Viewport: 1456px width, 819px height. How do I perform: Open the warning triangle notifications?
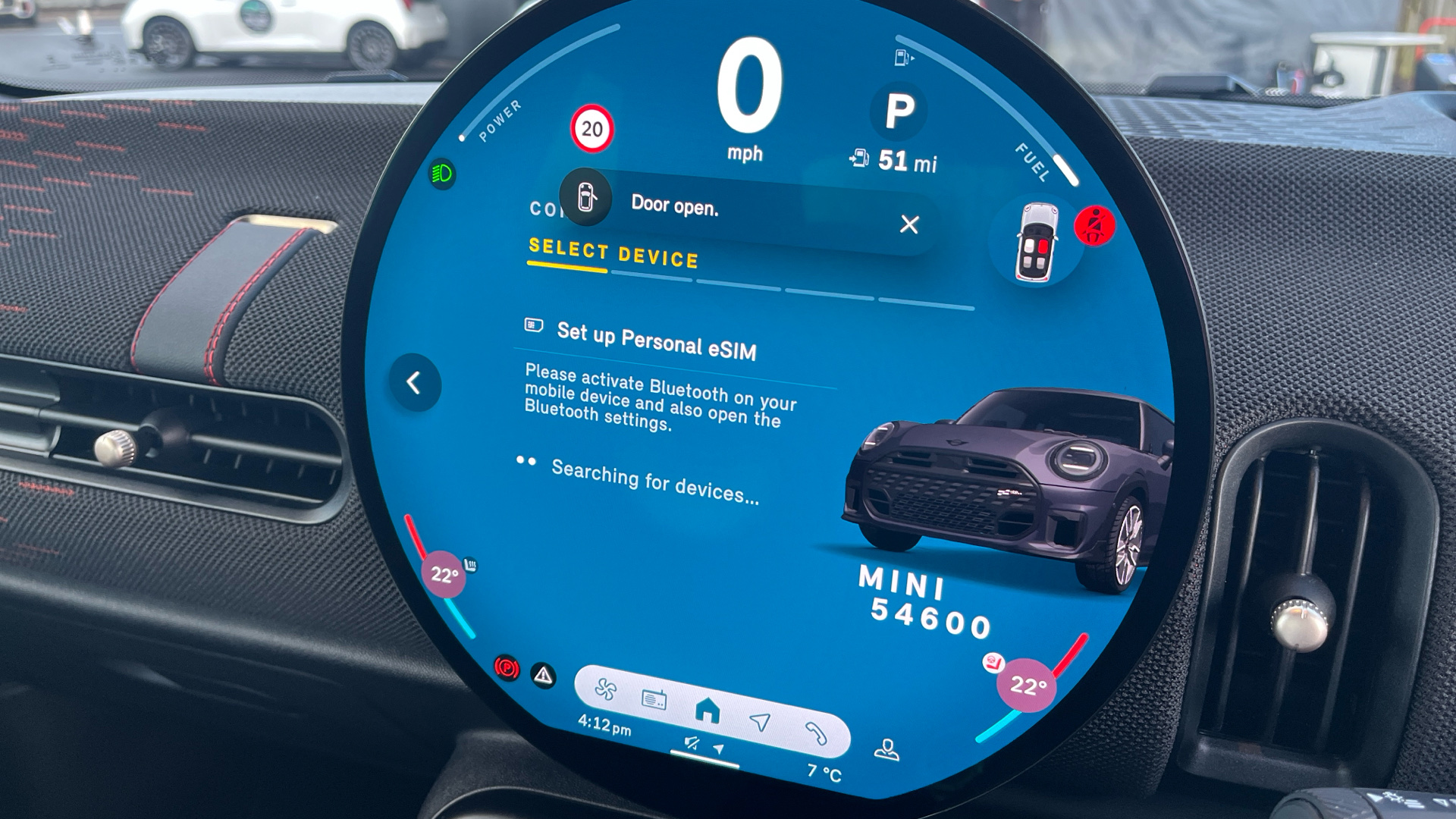click(x=543, y=675)
